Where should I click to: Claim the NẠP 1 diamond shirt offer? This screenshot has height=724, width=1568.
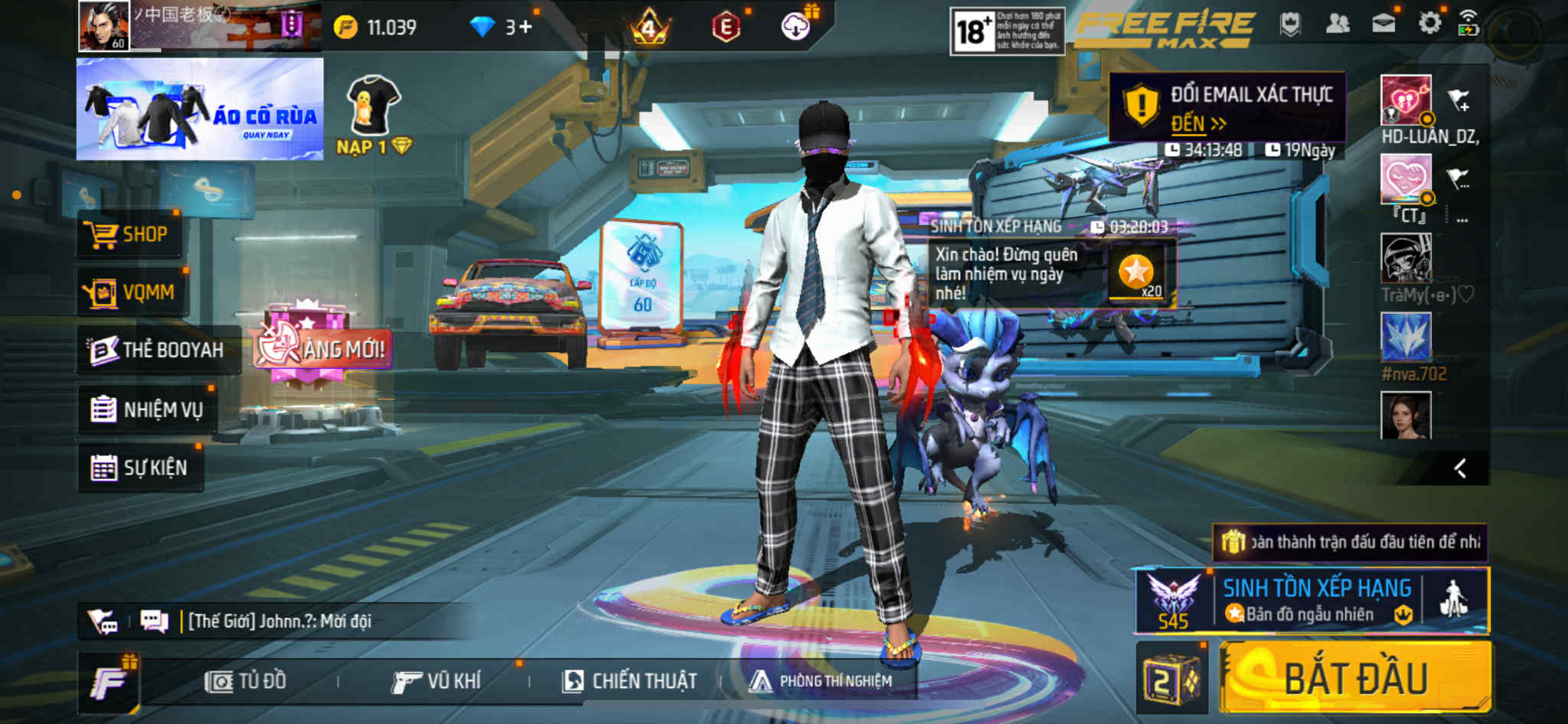[374, 115]
